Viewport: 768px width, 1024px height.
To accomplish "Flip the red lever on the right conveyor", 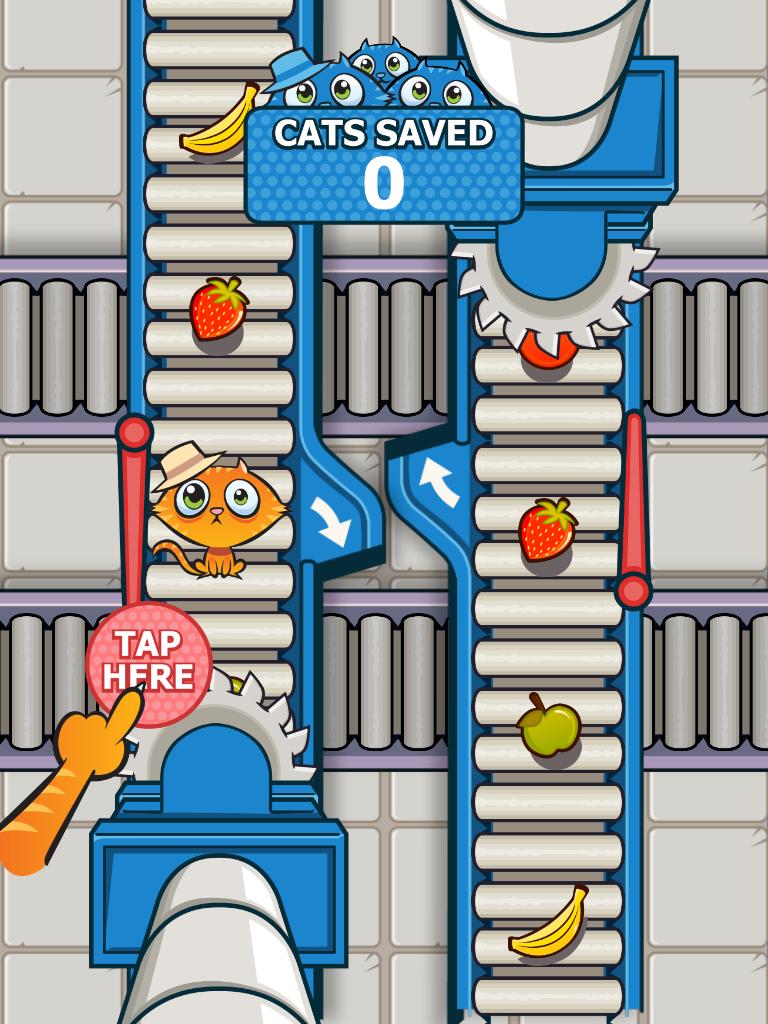I will 633,510.
